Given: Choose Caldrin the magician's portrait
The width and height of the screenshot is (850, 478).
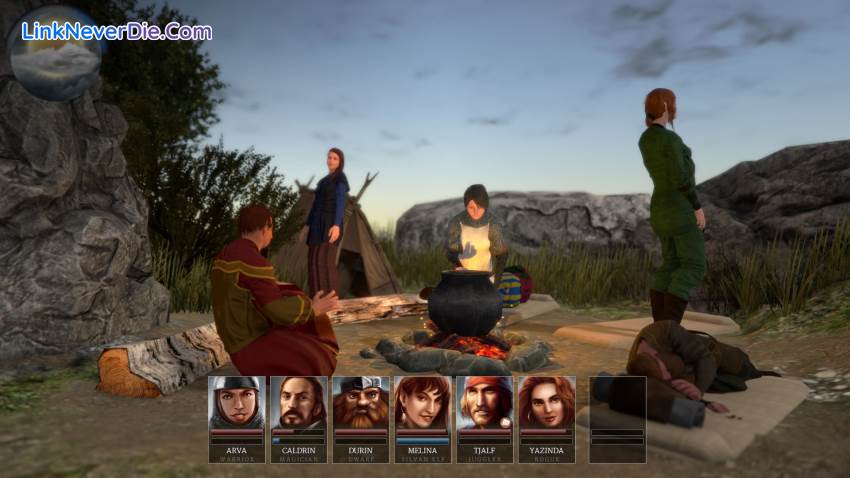Looking at the screenshot, I should (299, 403).
